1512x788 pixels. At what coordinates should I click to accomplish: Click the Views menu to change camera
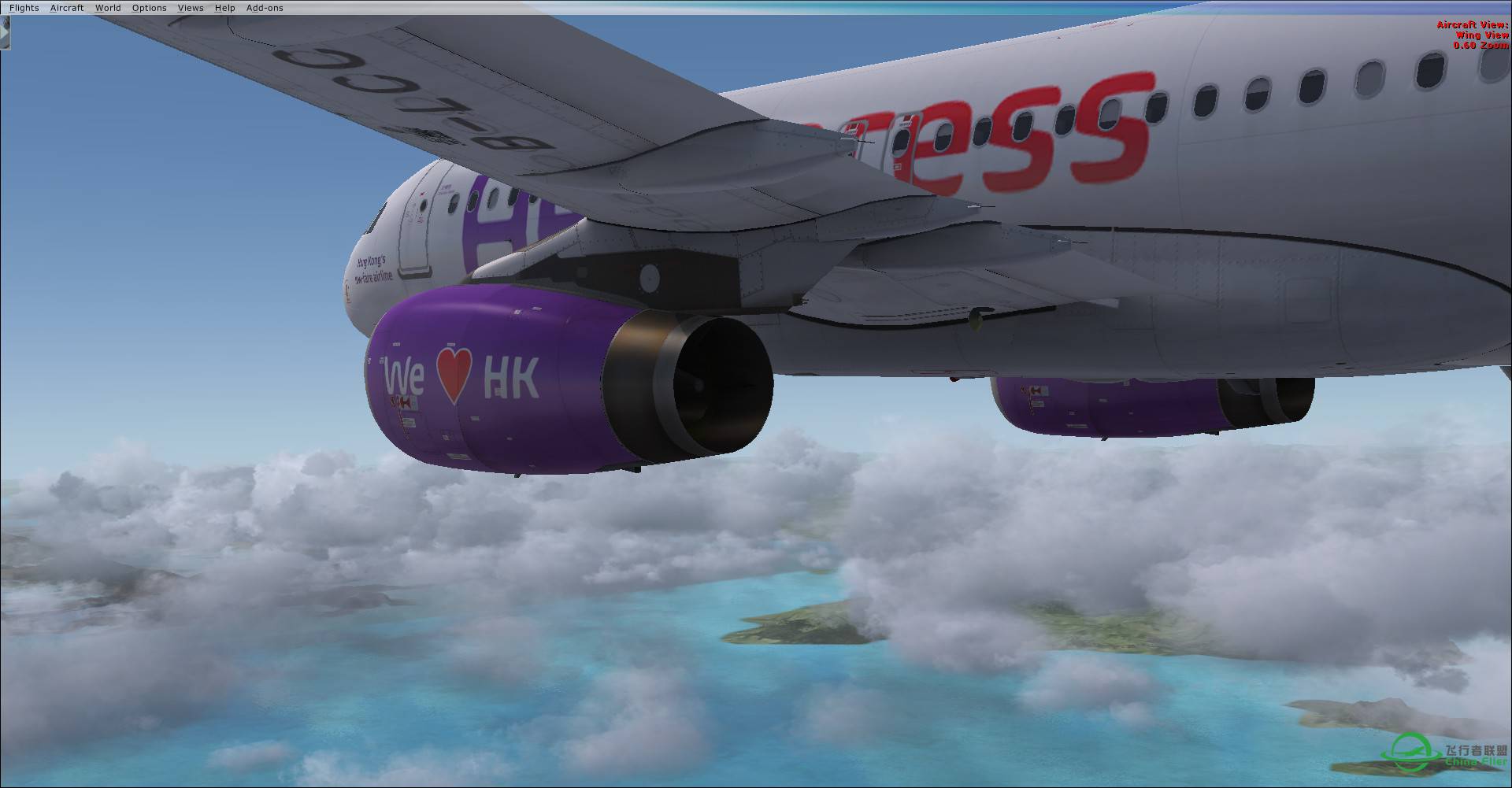[191, 7]
